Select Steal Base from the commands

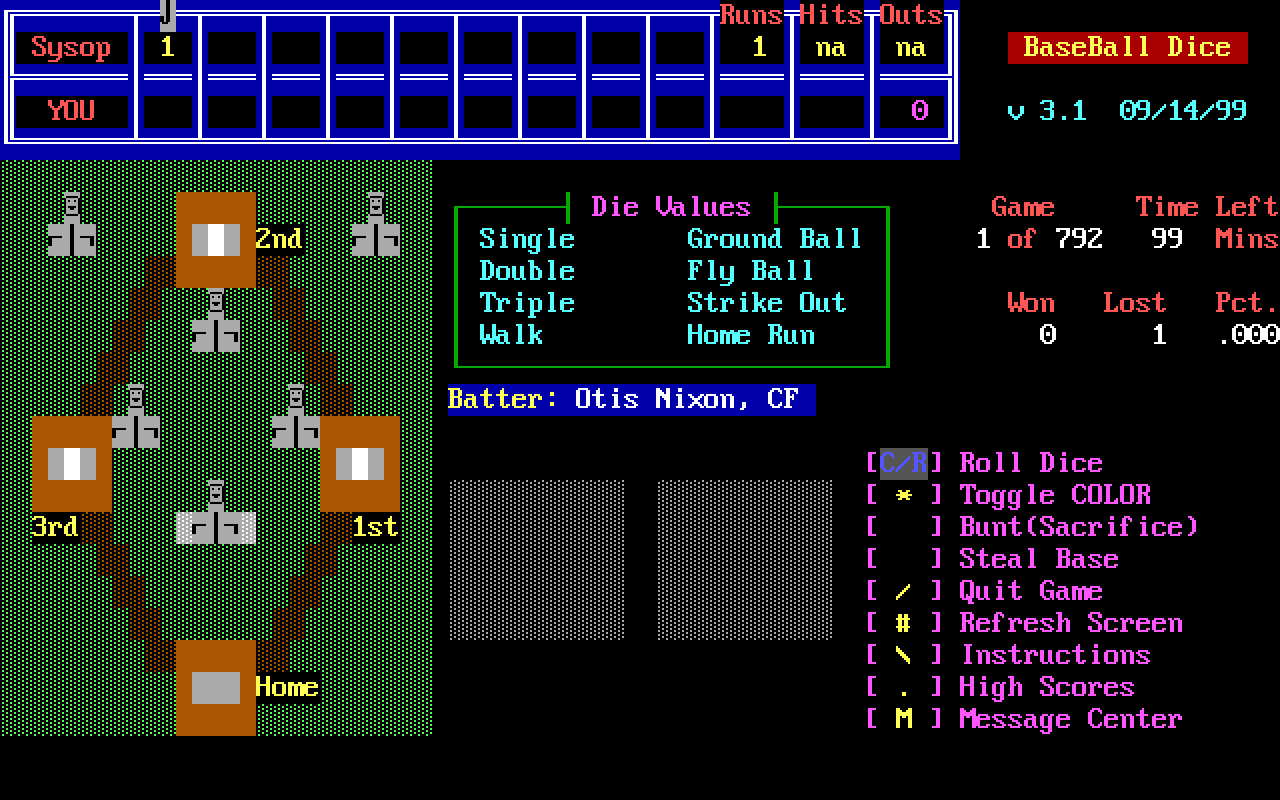coord(1038,559)
